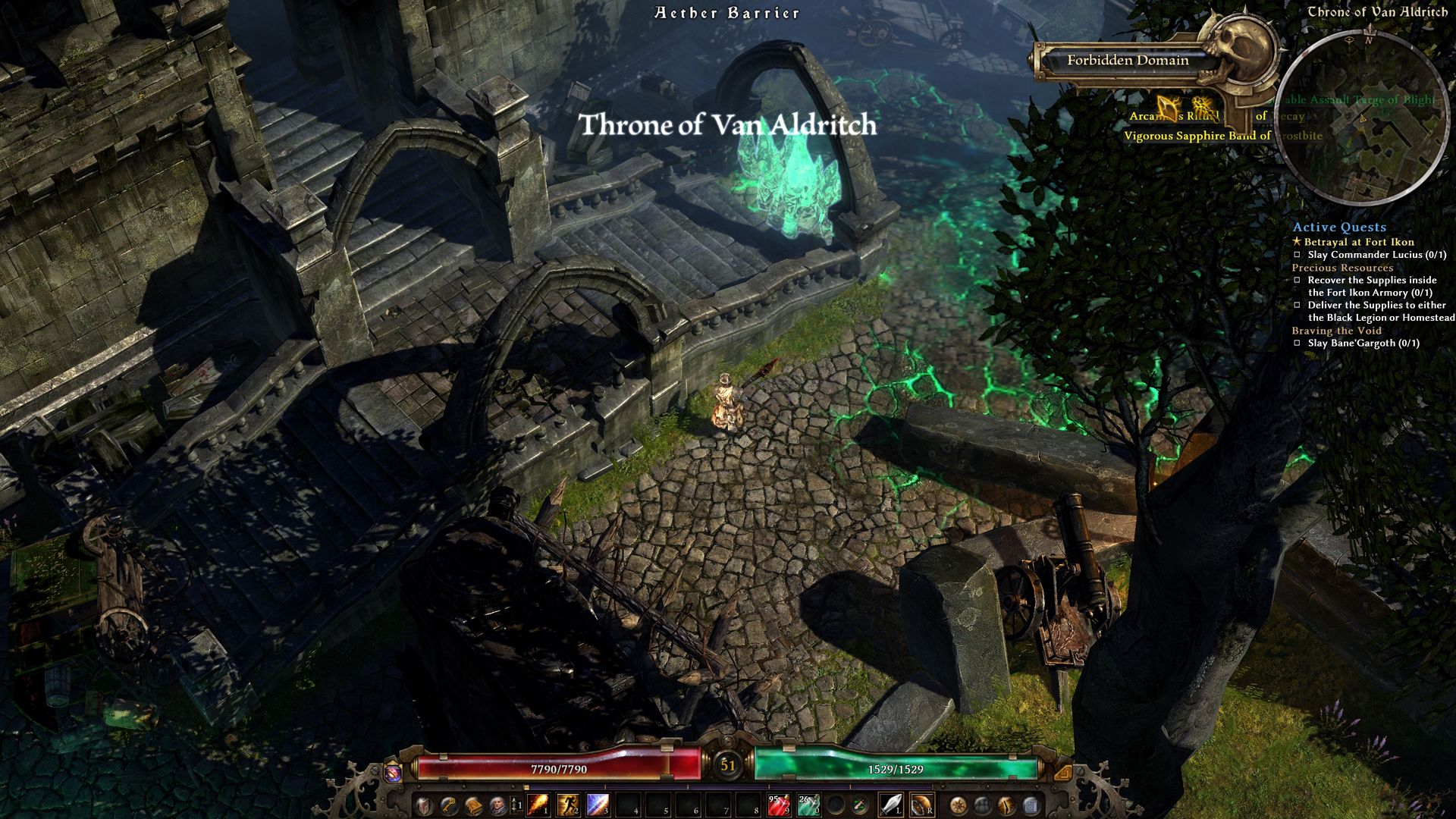Image resolution: width=1456 pixels, height=819 pixels.
Task: Click the Forbidden Domain quest banner
Action: [x=1128, y=61]
